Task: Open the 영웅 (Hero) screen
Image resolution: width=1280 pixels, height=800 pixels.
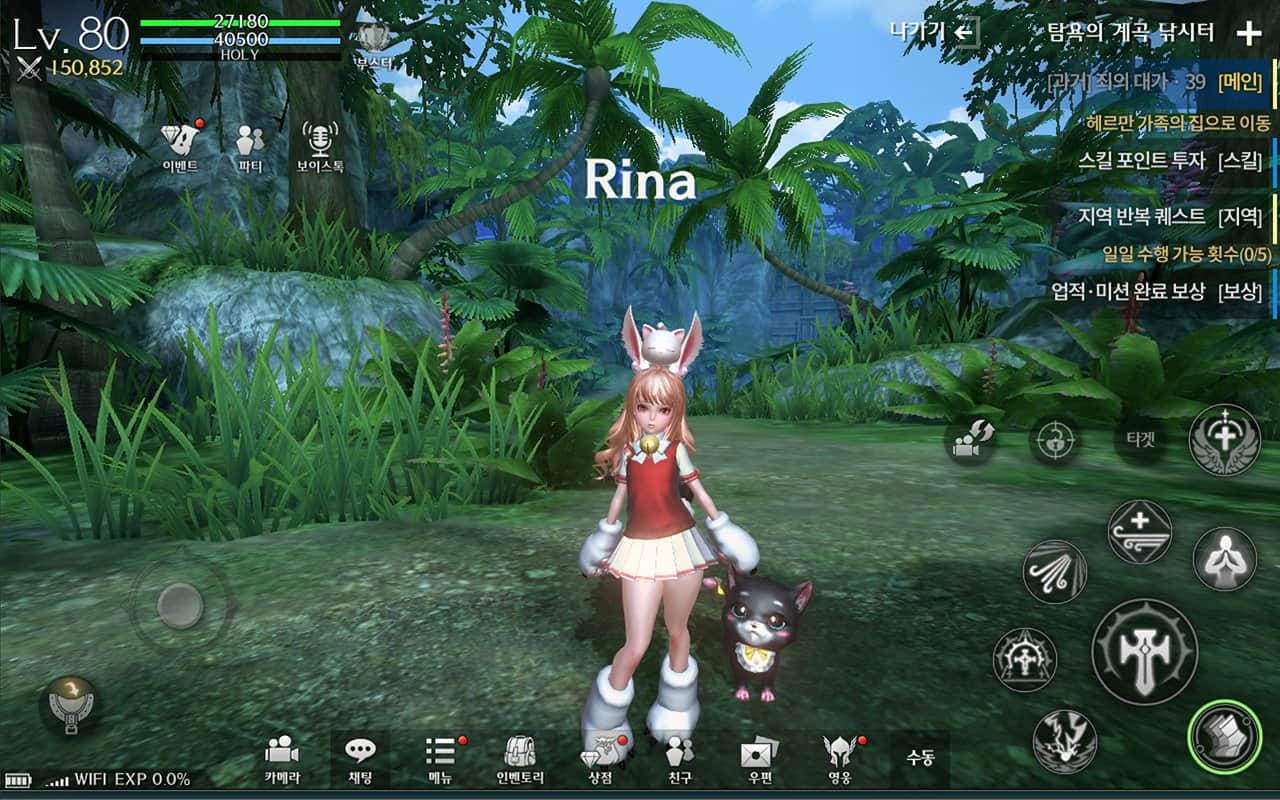Action: point(838,759)
